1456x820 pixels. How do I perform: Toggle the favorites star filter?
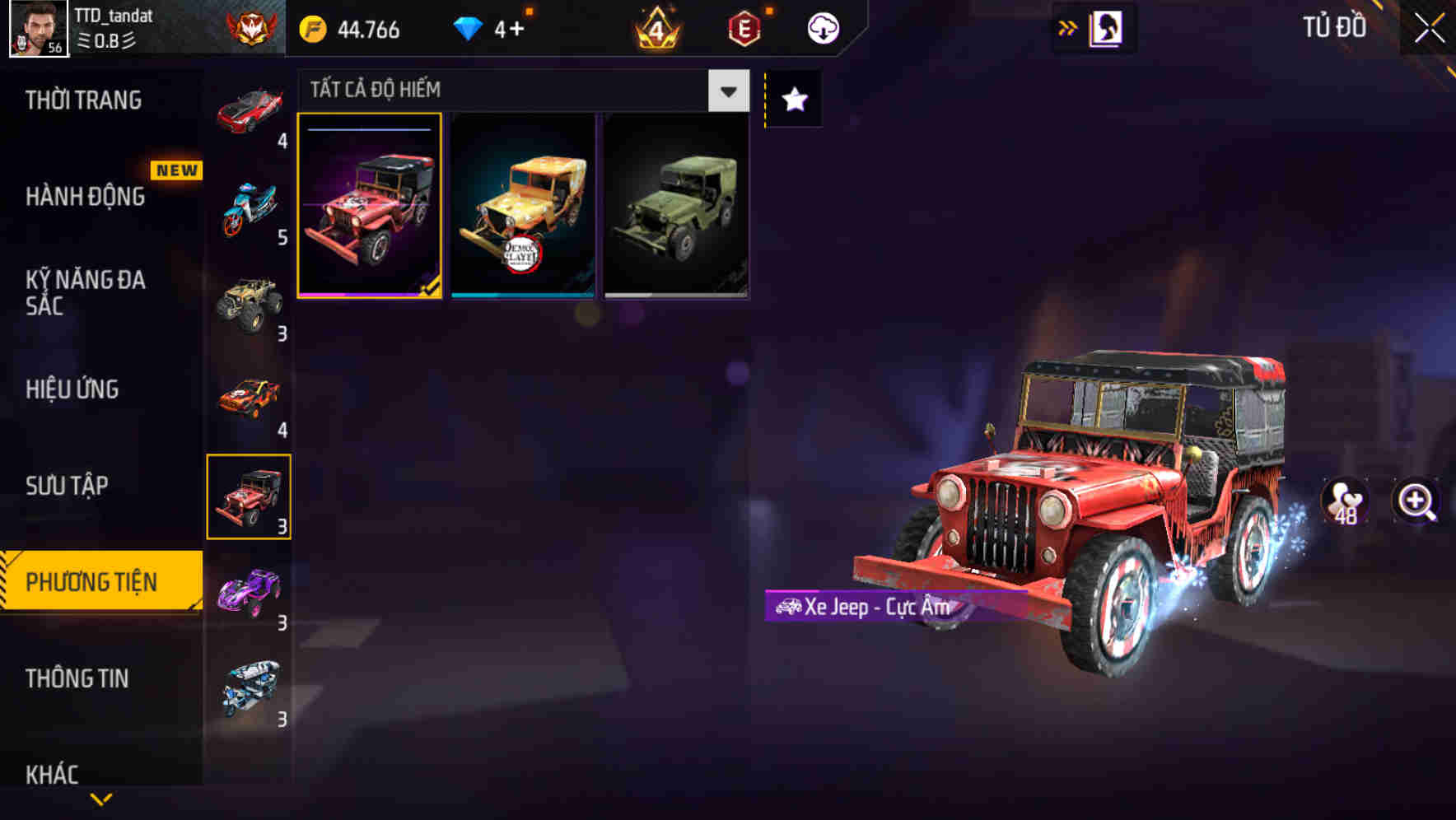pyautogui.click(x=792, y=100)
